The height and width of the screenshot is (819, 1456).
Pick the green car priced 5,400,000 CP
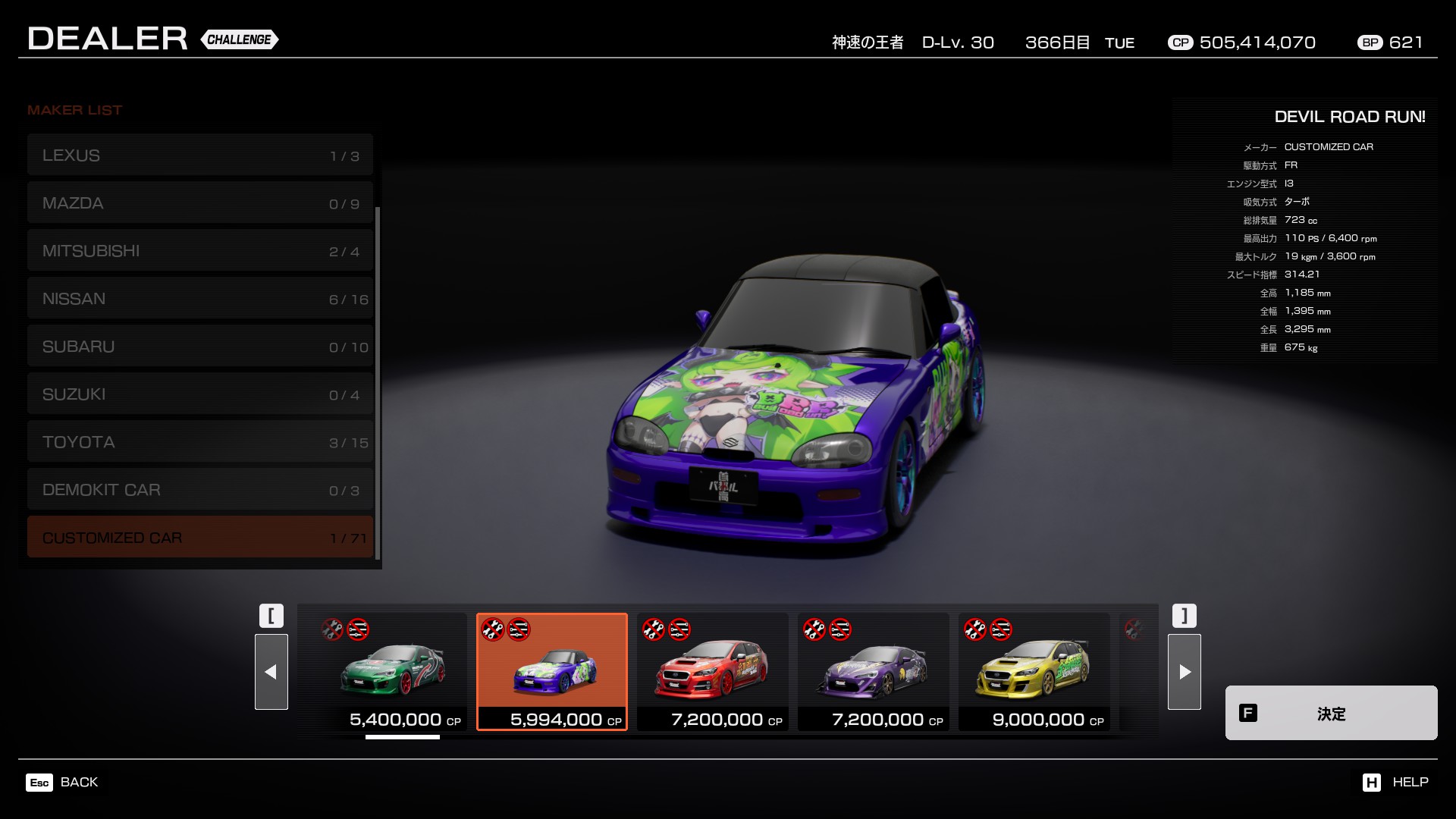click(392, 671)
